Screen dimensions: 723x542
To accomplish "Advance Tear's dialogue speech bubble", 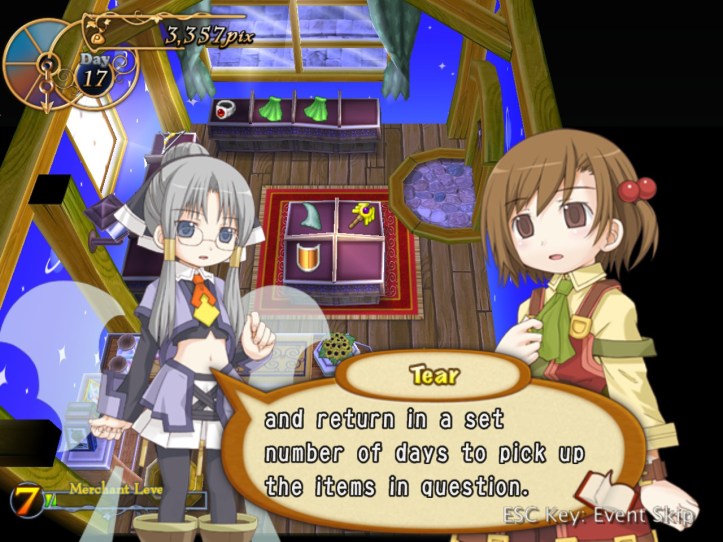I will [x=425, y=453].
